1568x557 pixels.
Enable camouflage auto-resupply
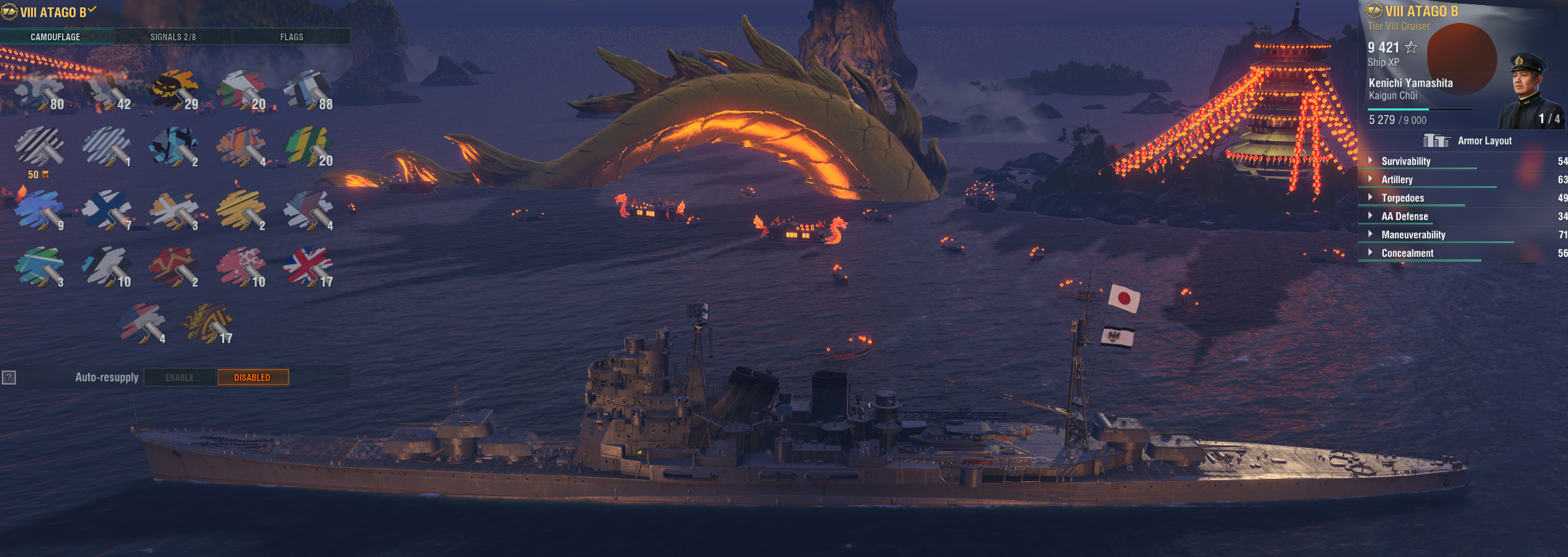[x=180, y=377]
